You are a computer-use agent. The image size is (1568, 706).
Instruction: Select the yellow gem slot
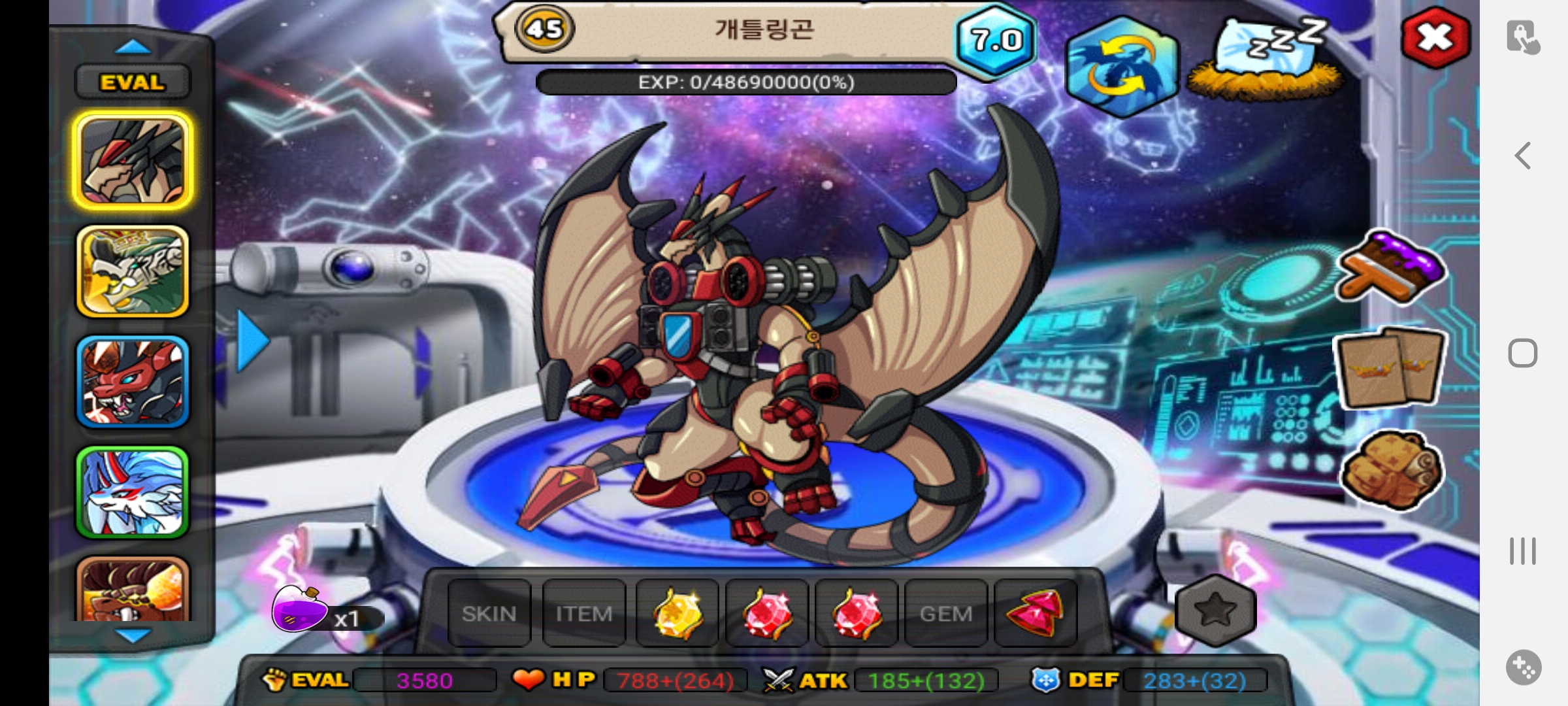pos(678,613)
